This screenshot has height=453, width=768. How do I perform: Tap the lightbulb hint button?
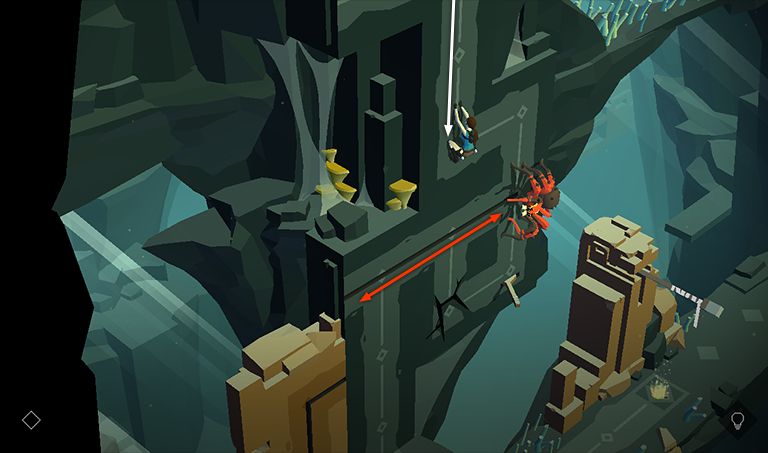coord(738,419)
